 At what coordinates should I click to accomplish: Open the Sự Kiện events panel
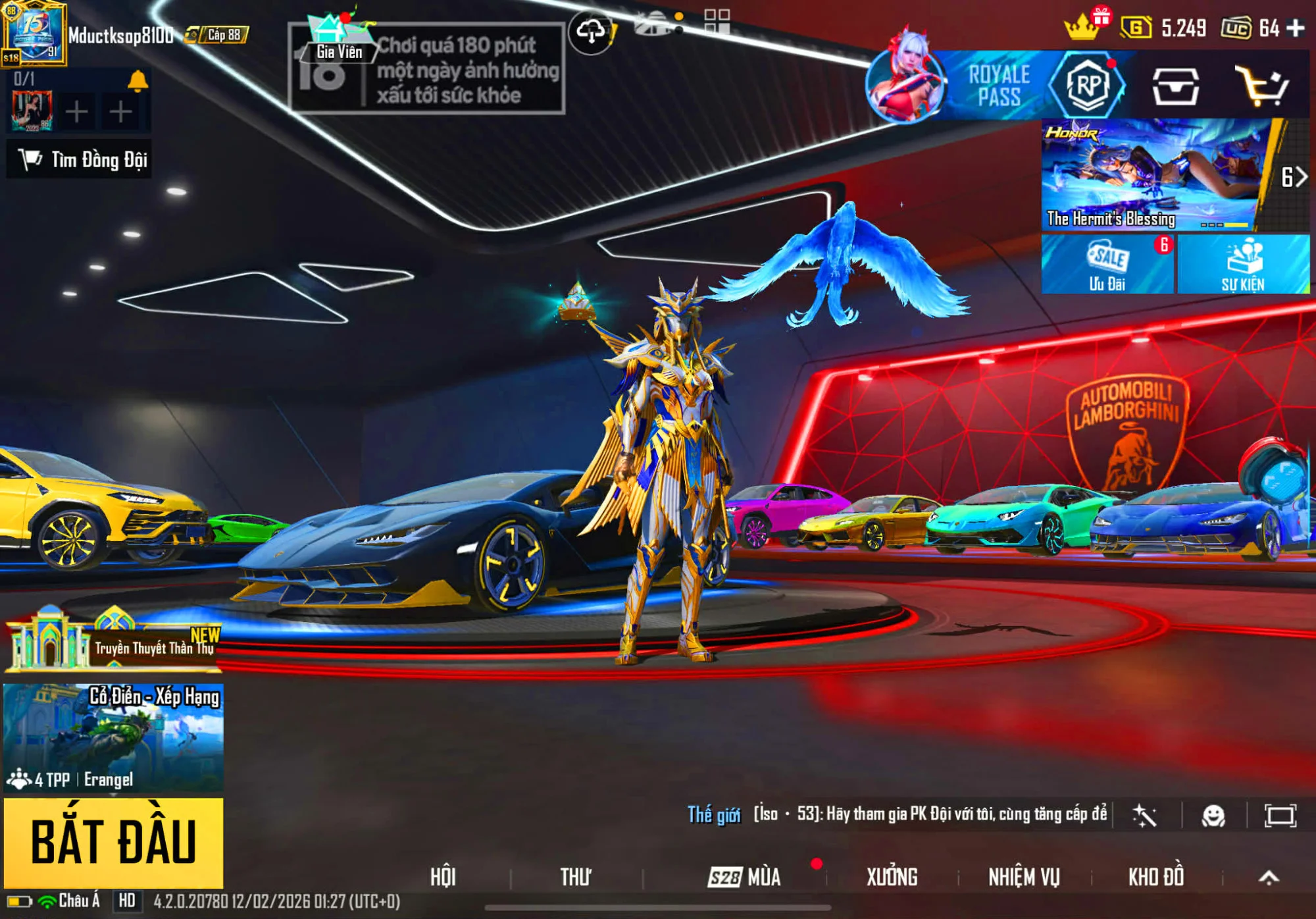(1242, 265)
